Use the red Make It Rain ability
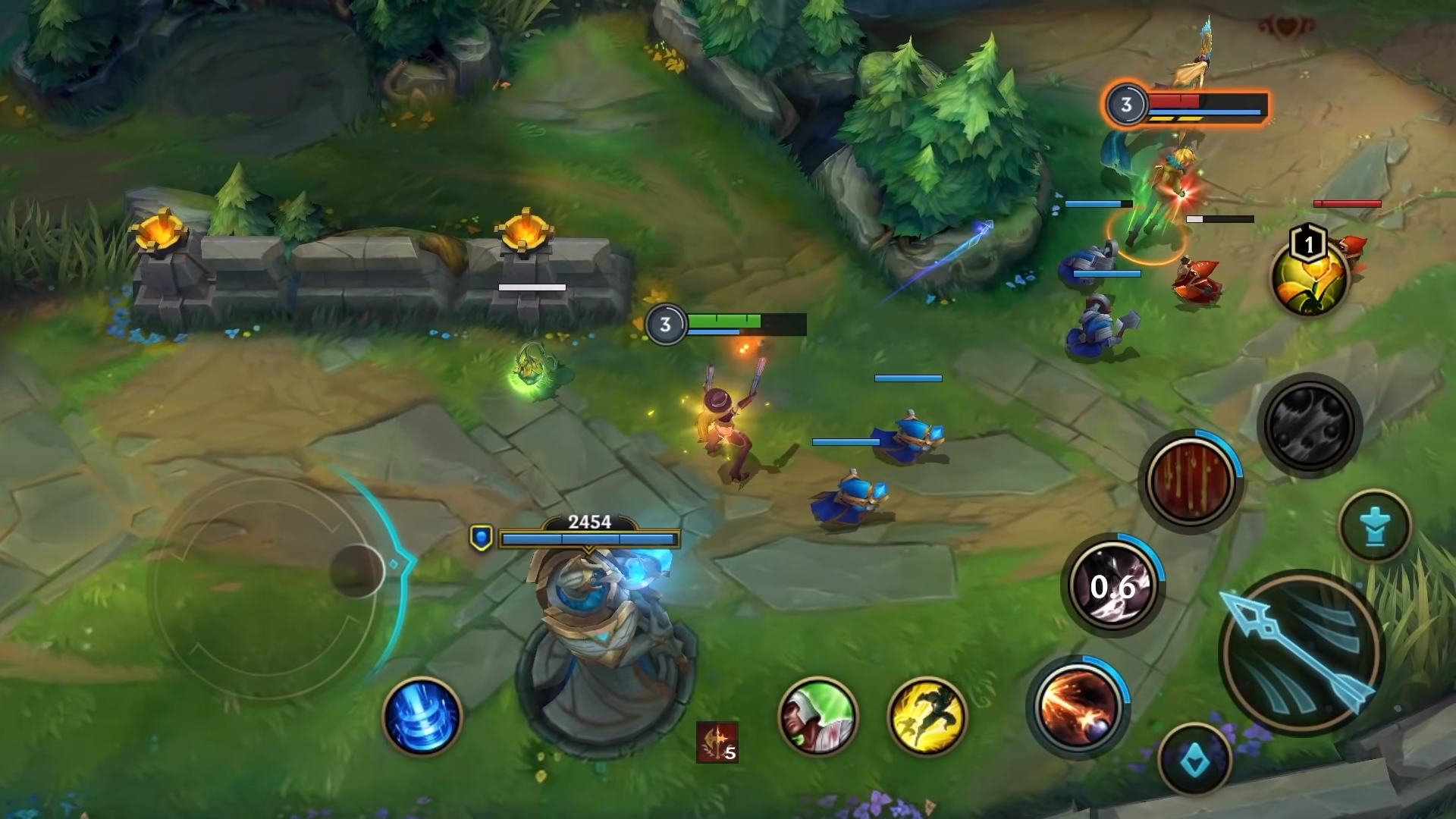 [x=1190, y=481]
